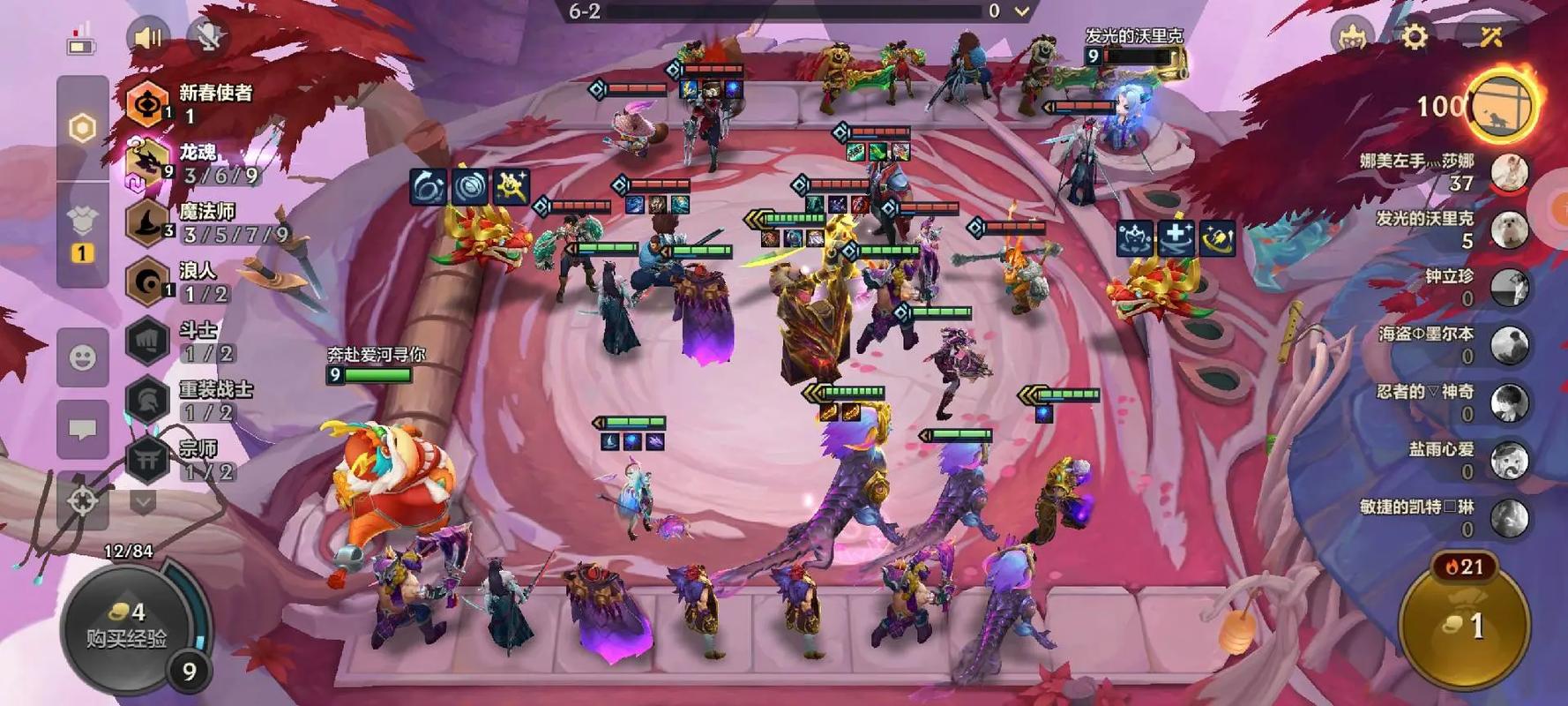
Task: Click the crosshair target button
Action: pos(83,501)
